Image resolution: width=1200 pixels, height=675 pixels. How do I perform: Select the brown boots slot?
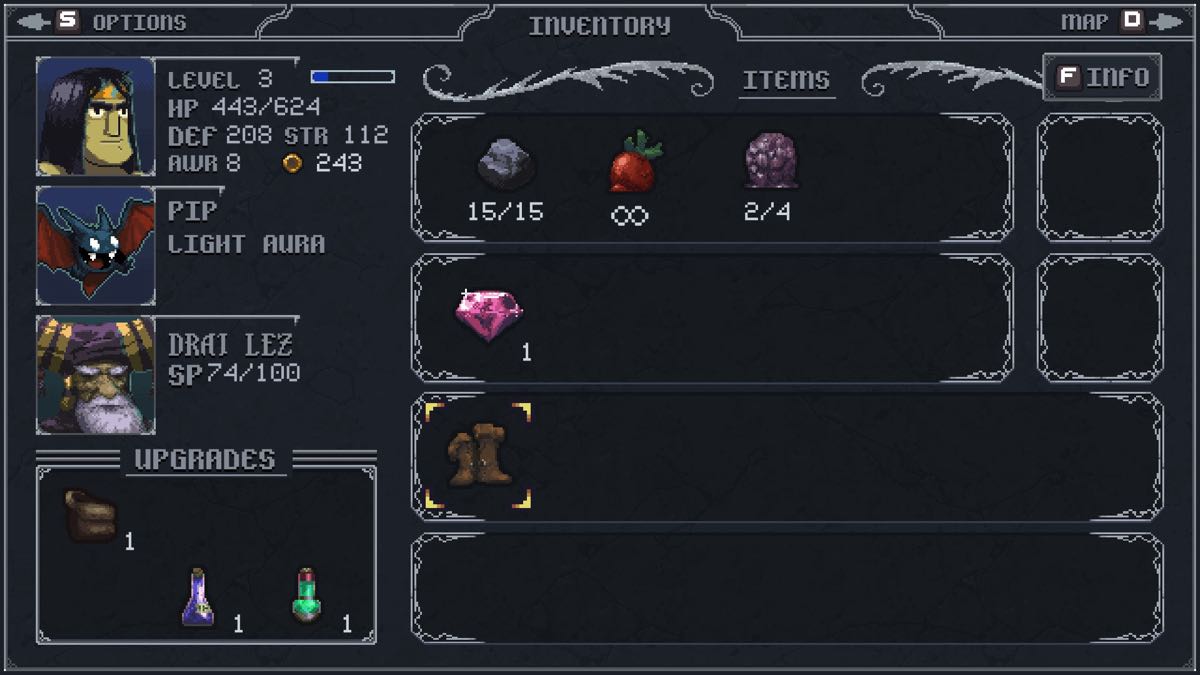click(x=478, y=456)
